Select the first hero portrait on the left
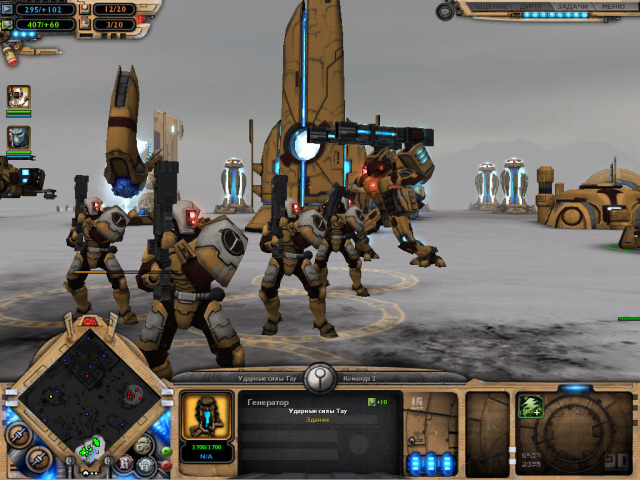This screenshot has height=480, width=640. (x=19, y=97)
